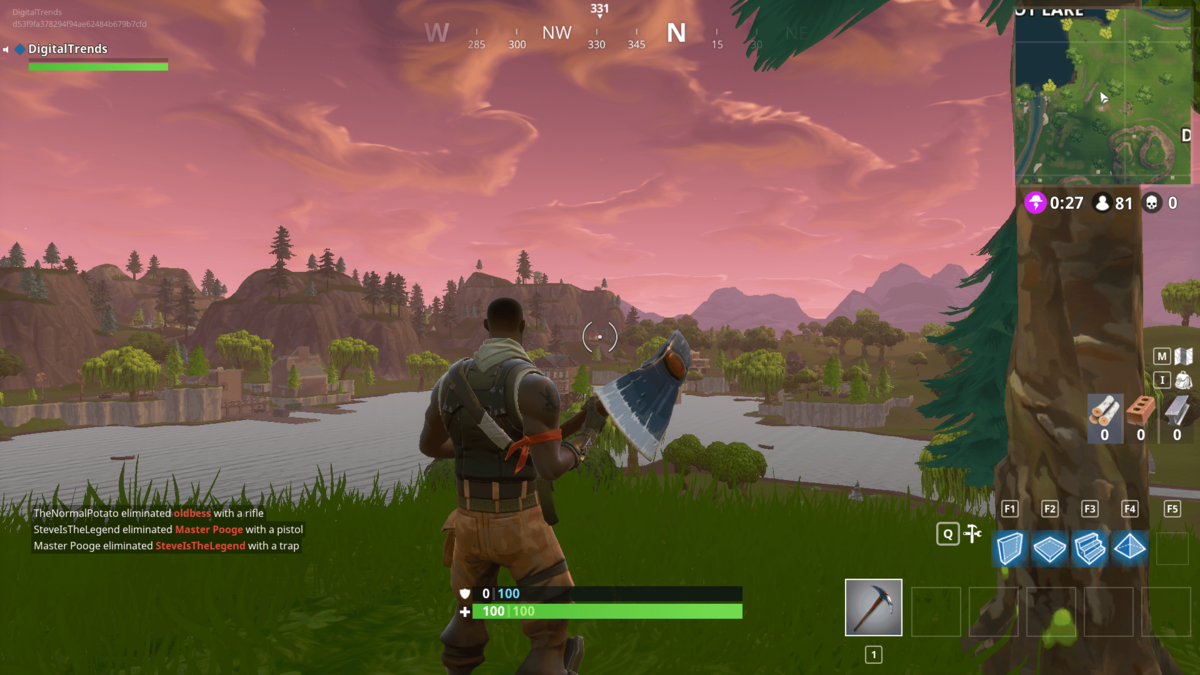Open the backpack inventory icon
Image resolution: width=1200 pixels, height=675 pixels.
1183,380
